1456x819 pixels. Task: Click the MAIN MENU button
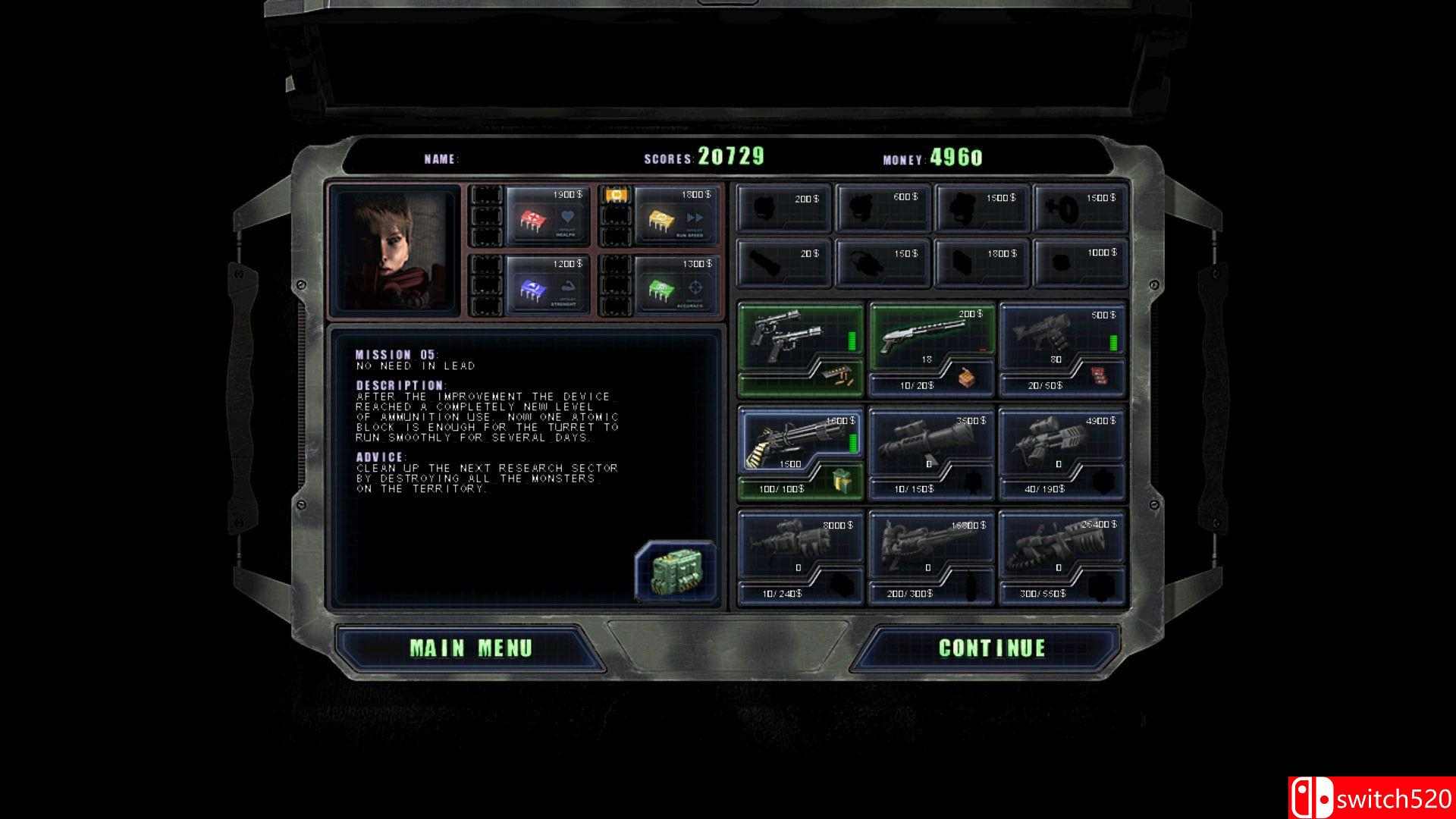click(x=470, y=648)
